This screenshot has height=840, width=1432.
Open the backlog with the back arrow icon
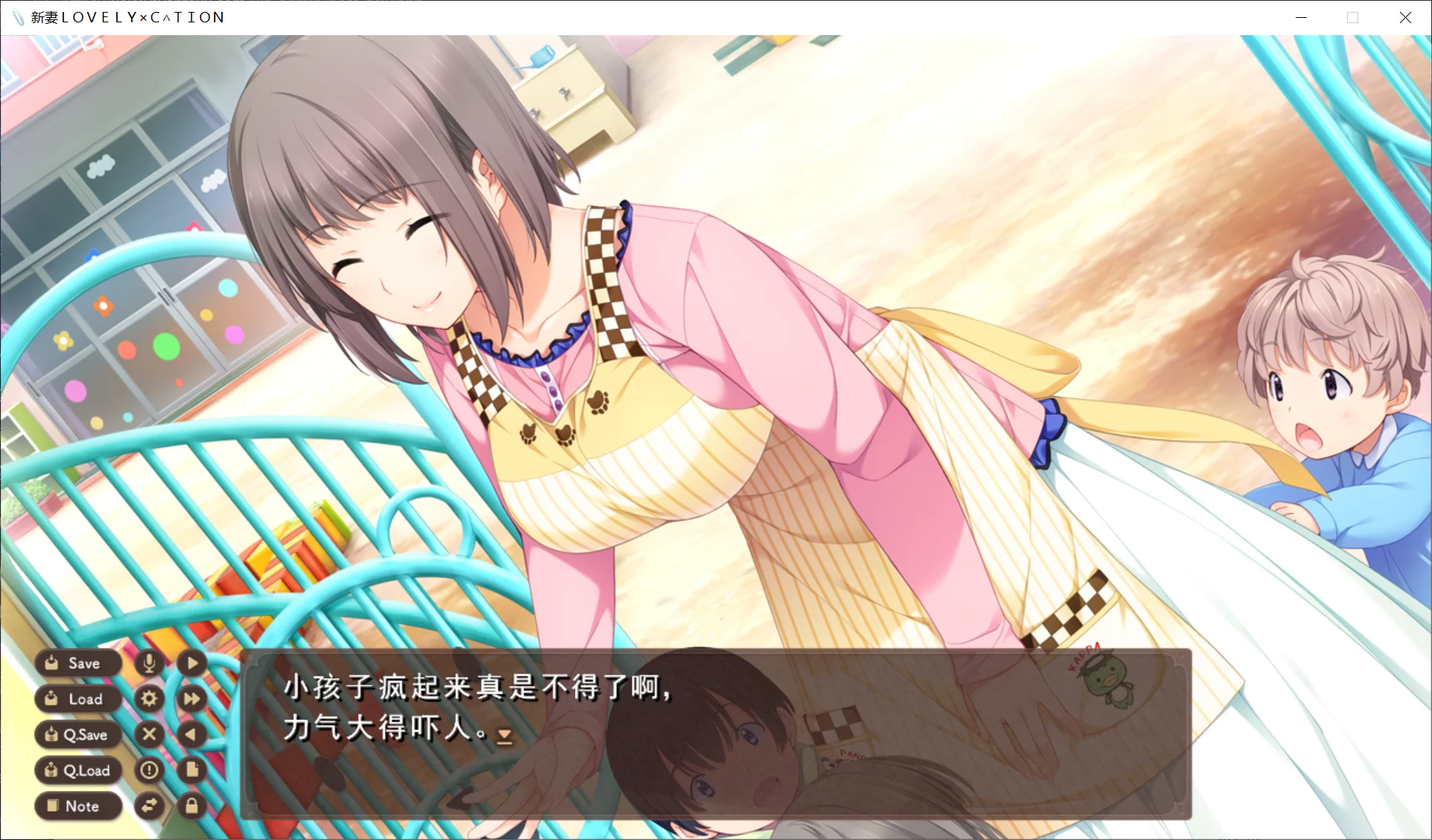point(192,734)
